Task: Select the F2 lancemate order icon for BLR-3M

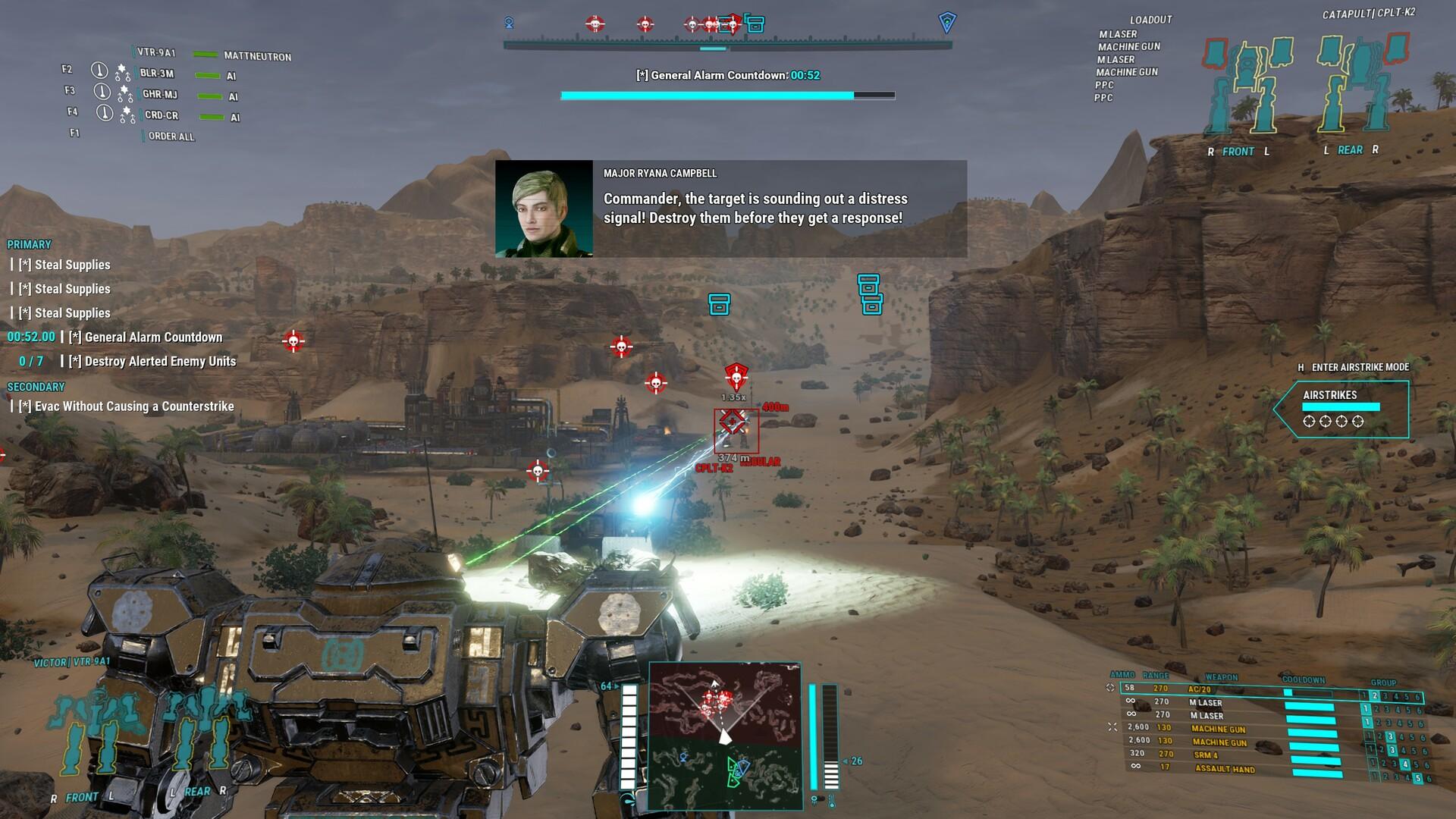Action: [x=100, y=71]
